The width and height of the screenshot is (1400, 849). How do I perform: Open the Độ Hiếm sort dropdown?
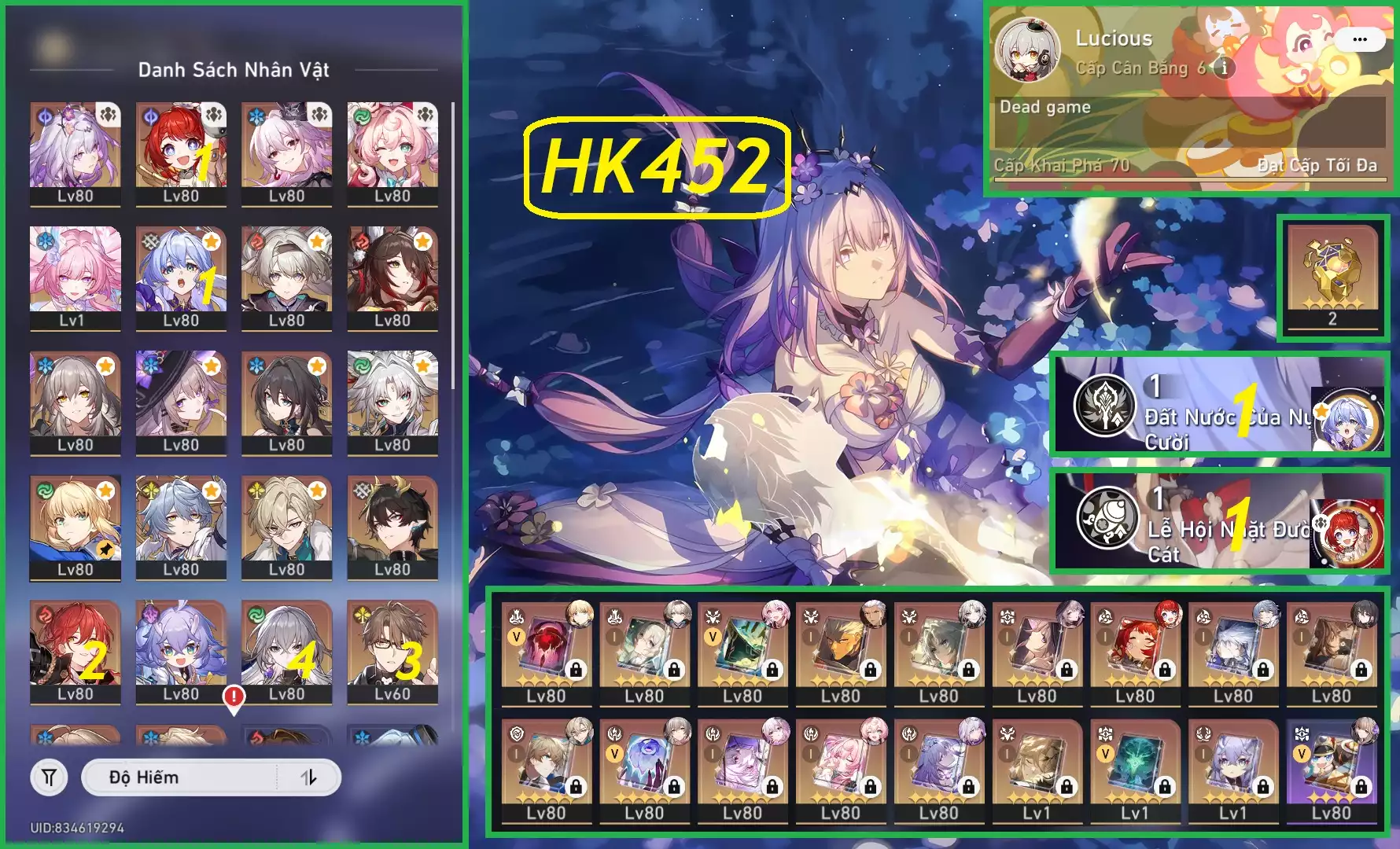pyautogui.click(x=181, y=777)
